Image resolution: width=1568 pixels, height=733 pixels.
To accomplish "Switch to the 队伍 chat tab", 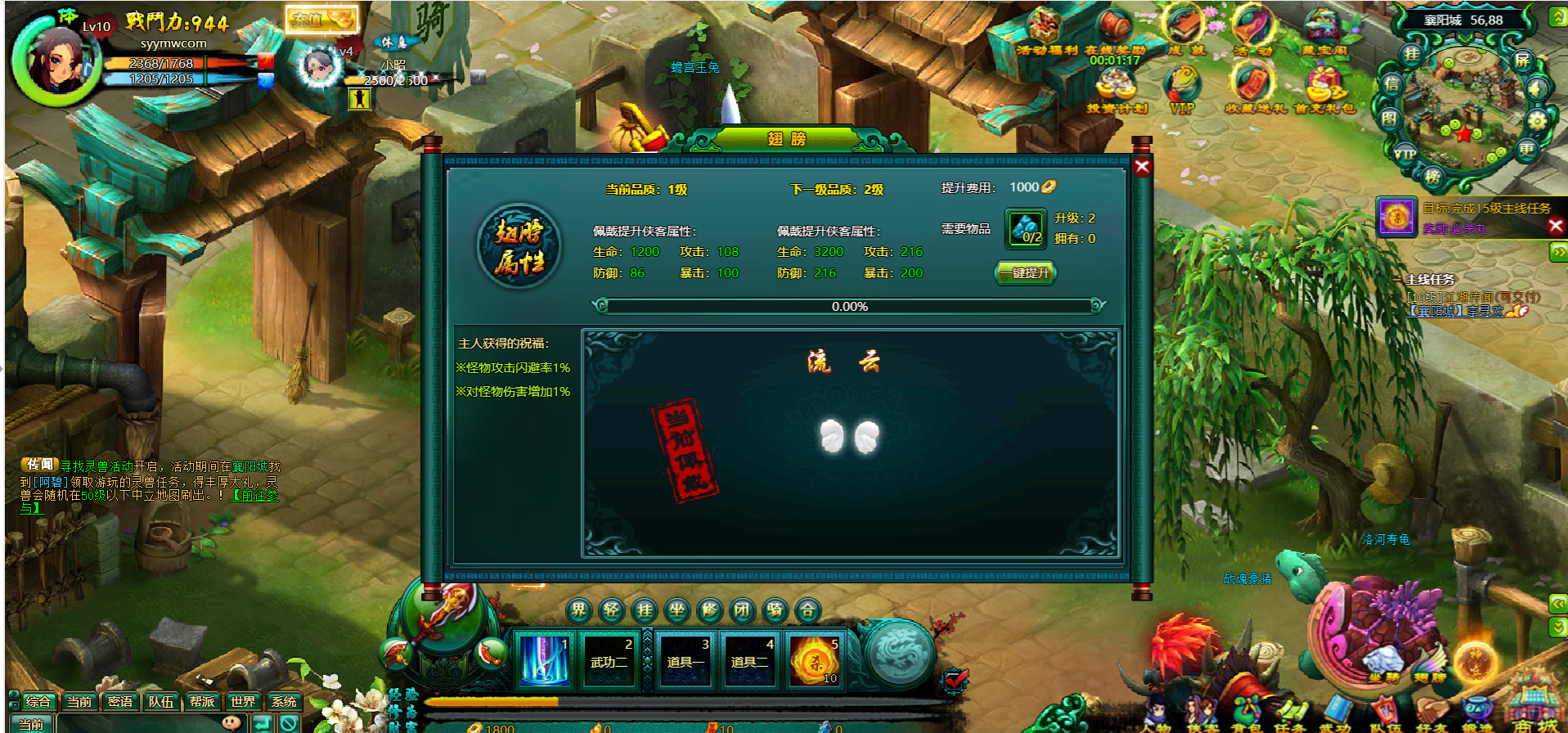I will coord(161,701).
